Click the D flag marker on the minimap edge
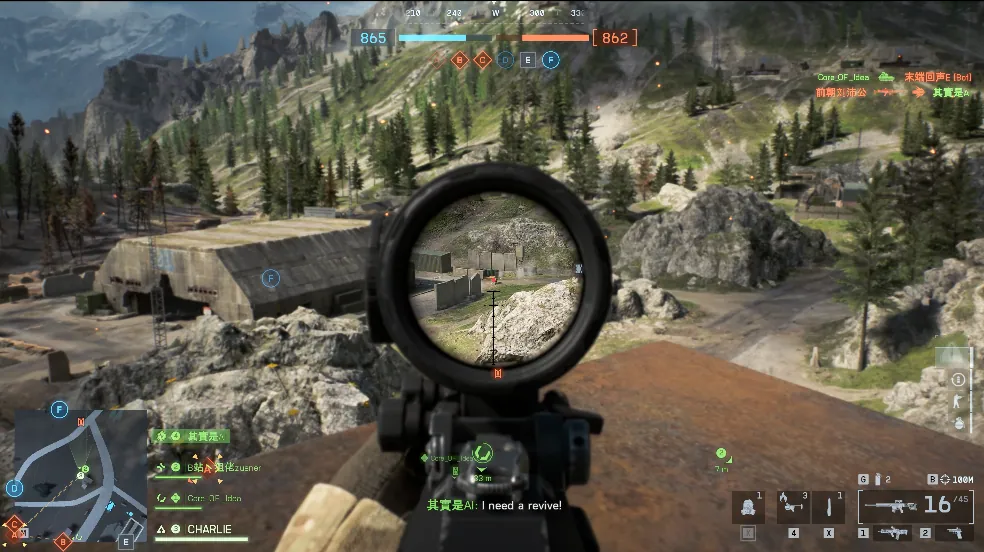The width and height of the screenshot is (984, 552). [14, 488]
